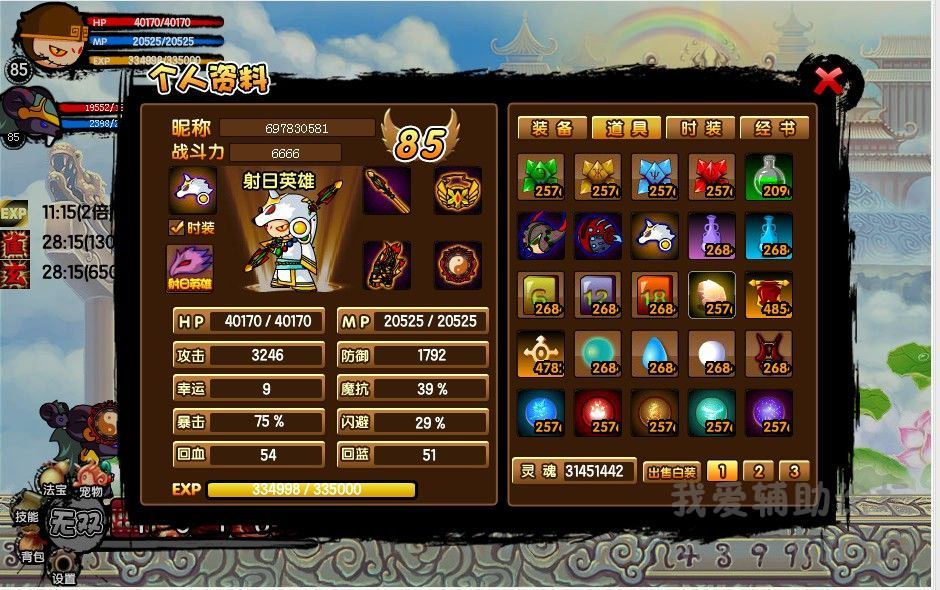Viewport: 940px width, 590px height.
Task: Go to inventory page 3
Action: pos(793,471)
